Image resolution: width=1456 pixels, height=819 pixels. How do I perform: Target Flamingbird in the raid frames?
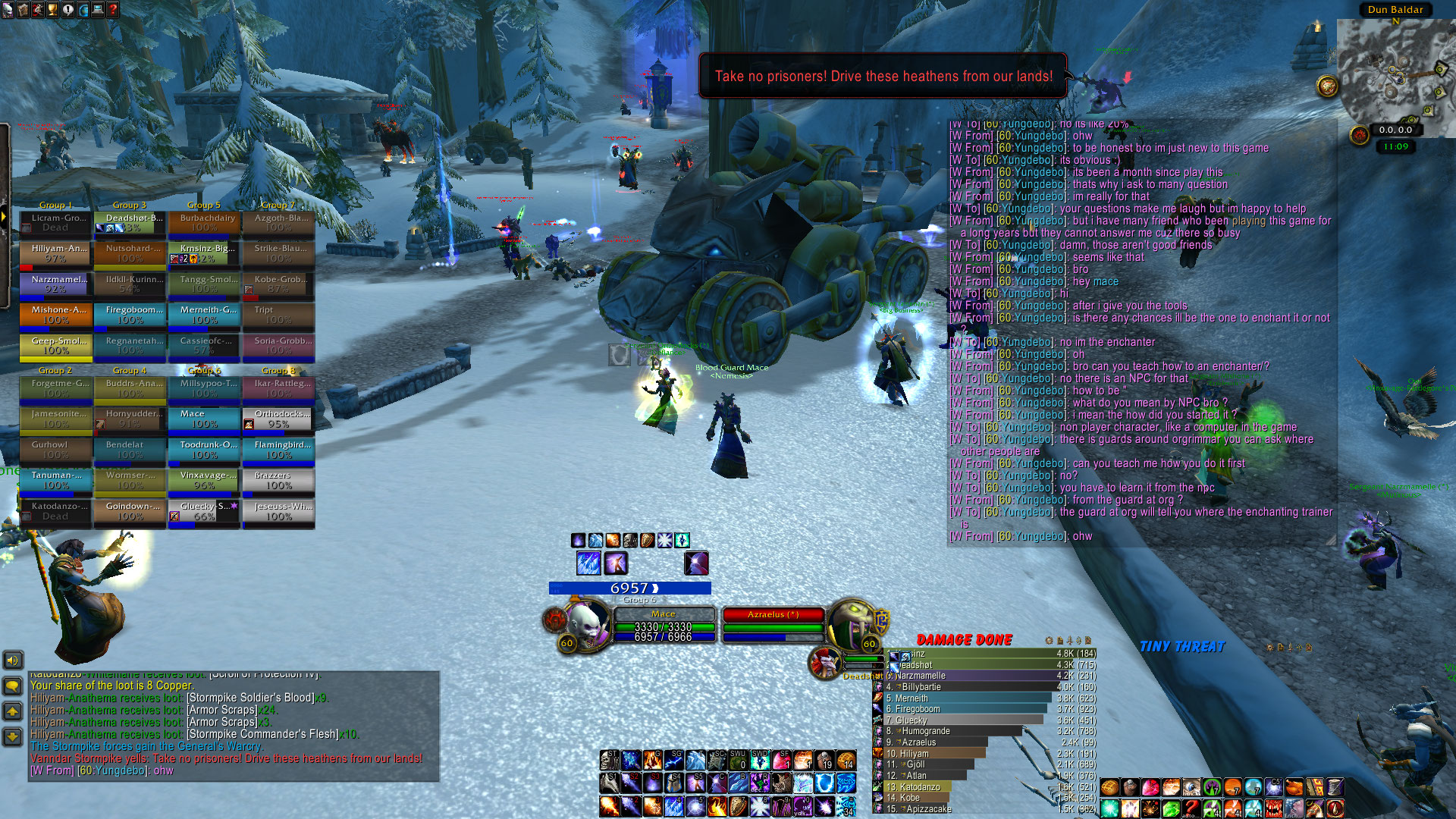click(x=278, y=450)
